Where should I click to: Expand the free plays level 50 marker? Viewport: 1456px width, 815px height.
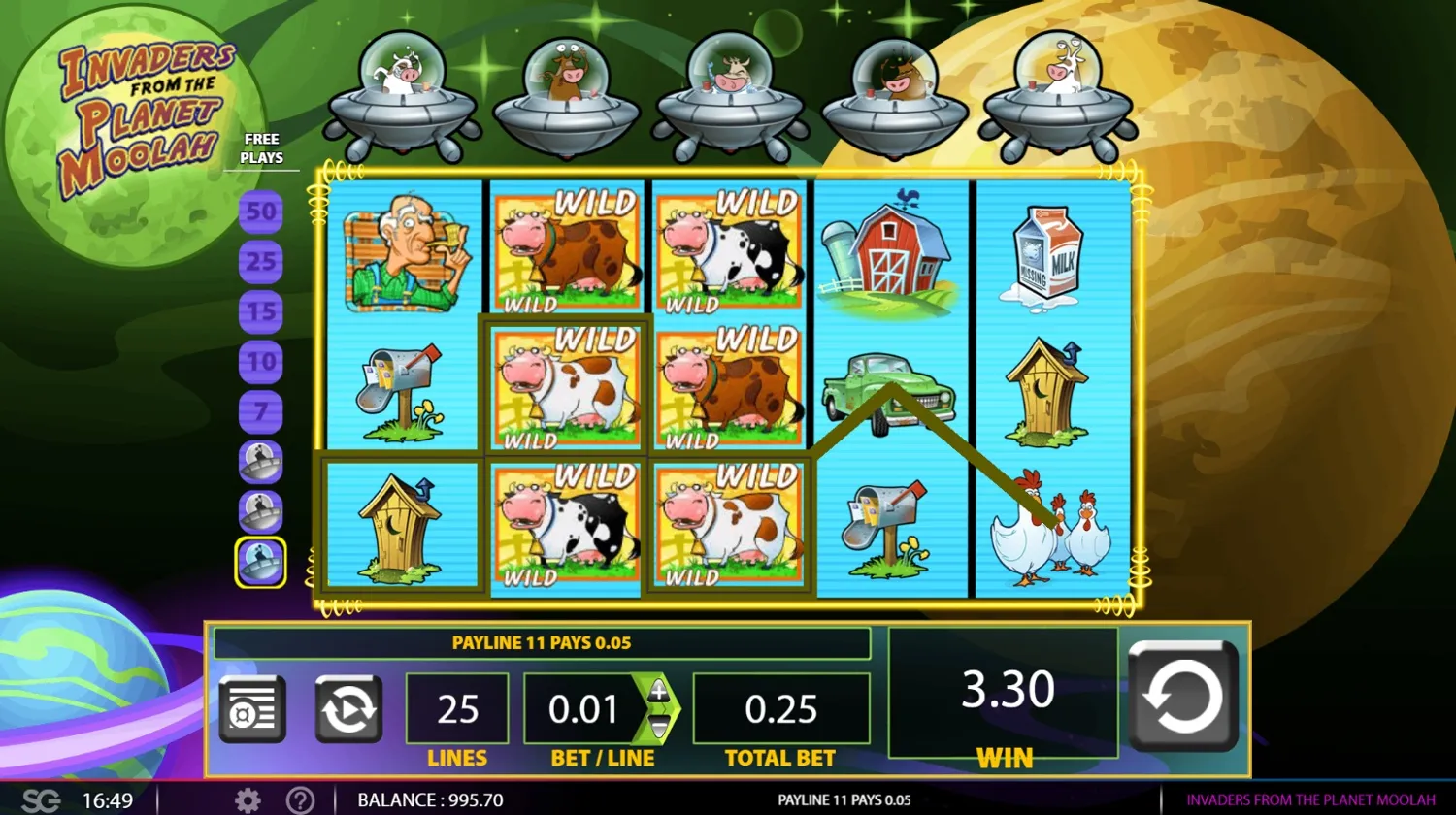[x=259, y=212]
